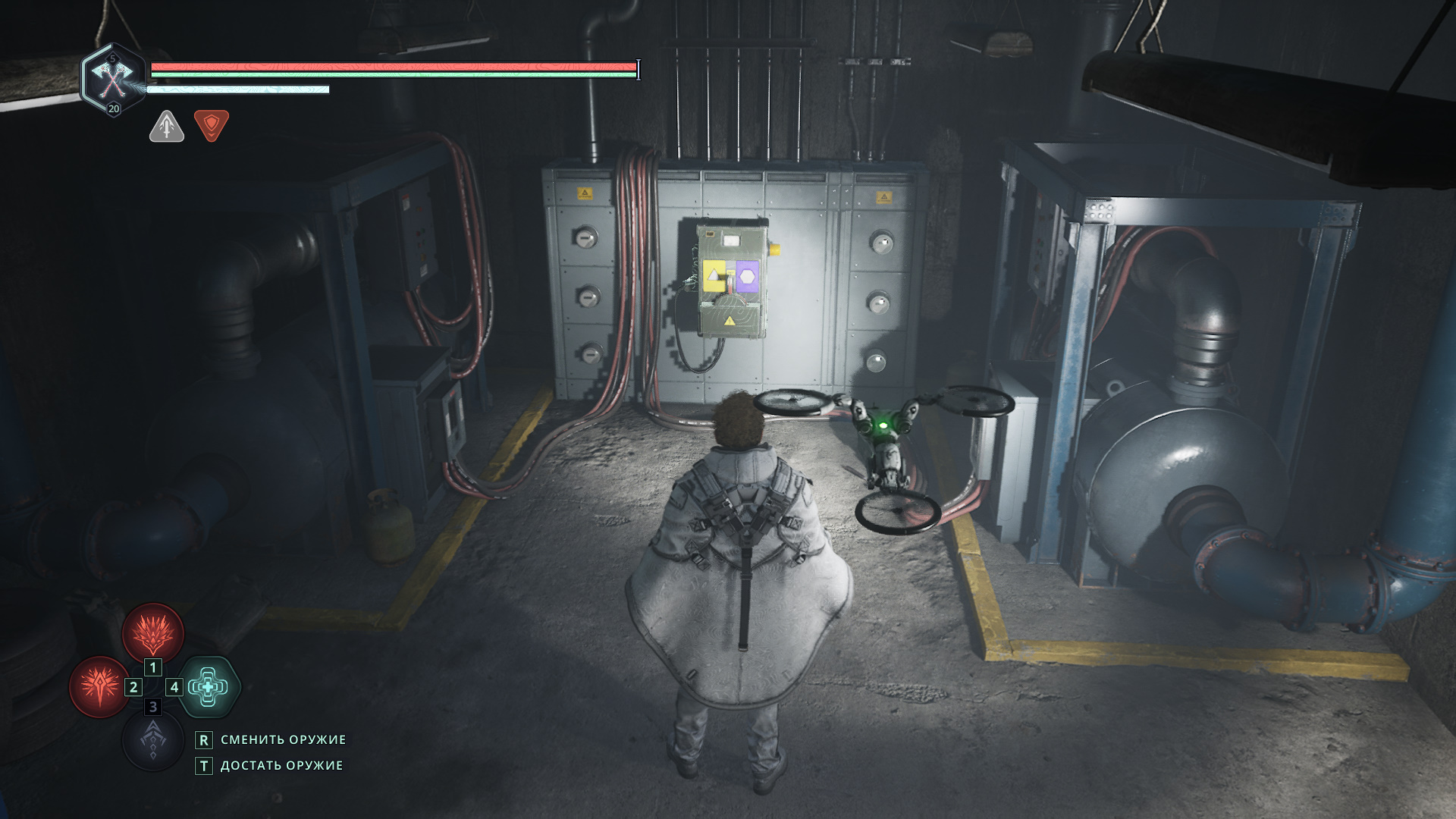Activate the red spiky beast ability
This screenshot has width=1456, height=819.
point(153,633)
